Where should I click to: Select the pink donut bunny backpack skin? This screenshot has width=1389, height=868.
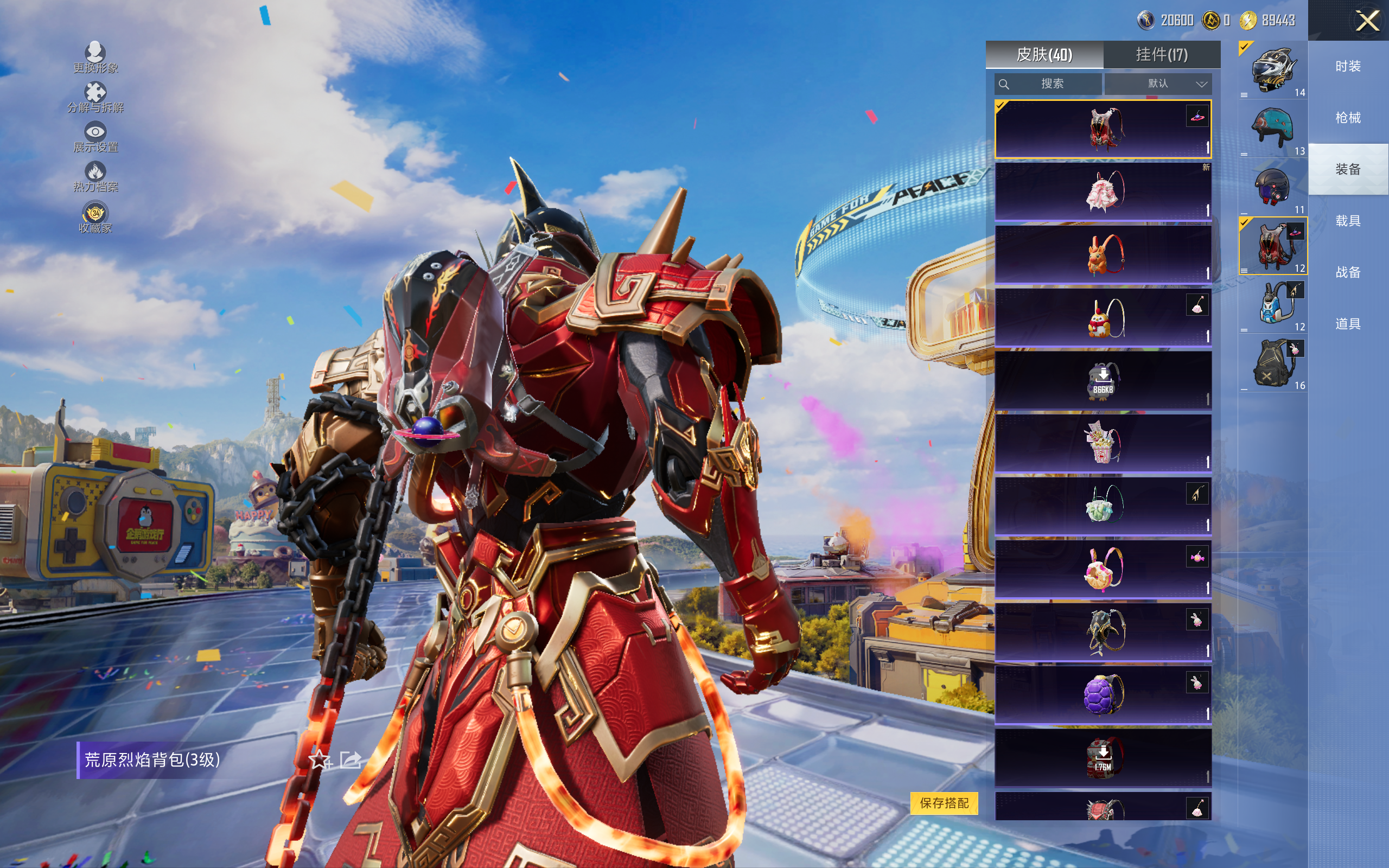(x=1103, y=569)
